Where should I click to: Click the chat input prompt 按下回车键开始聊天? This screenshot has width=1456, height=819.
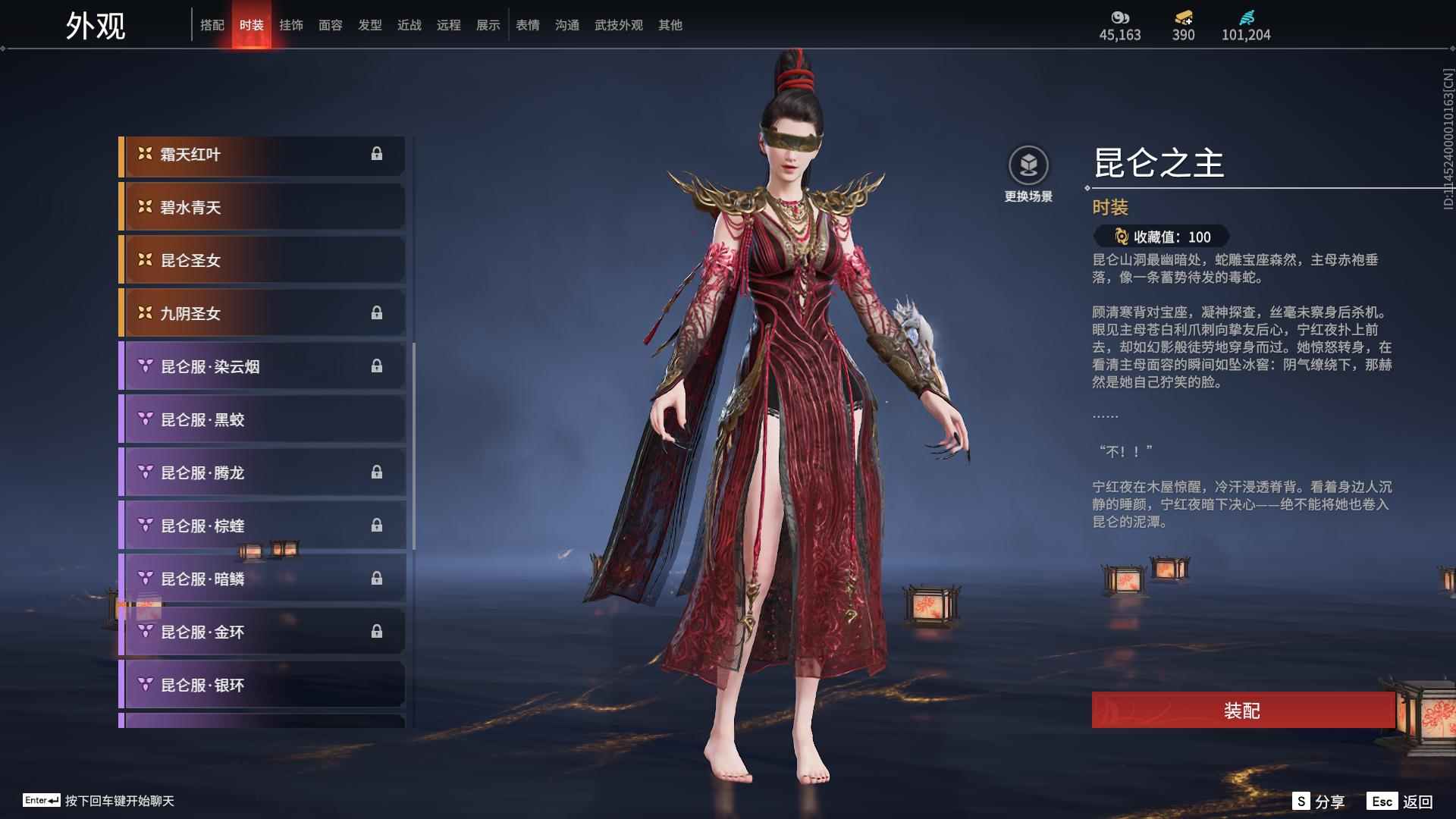click(x=121, y=801)
